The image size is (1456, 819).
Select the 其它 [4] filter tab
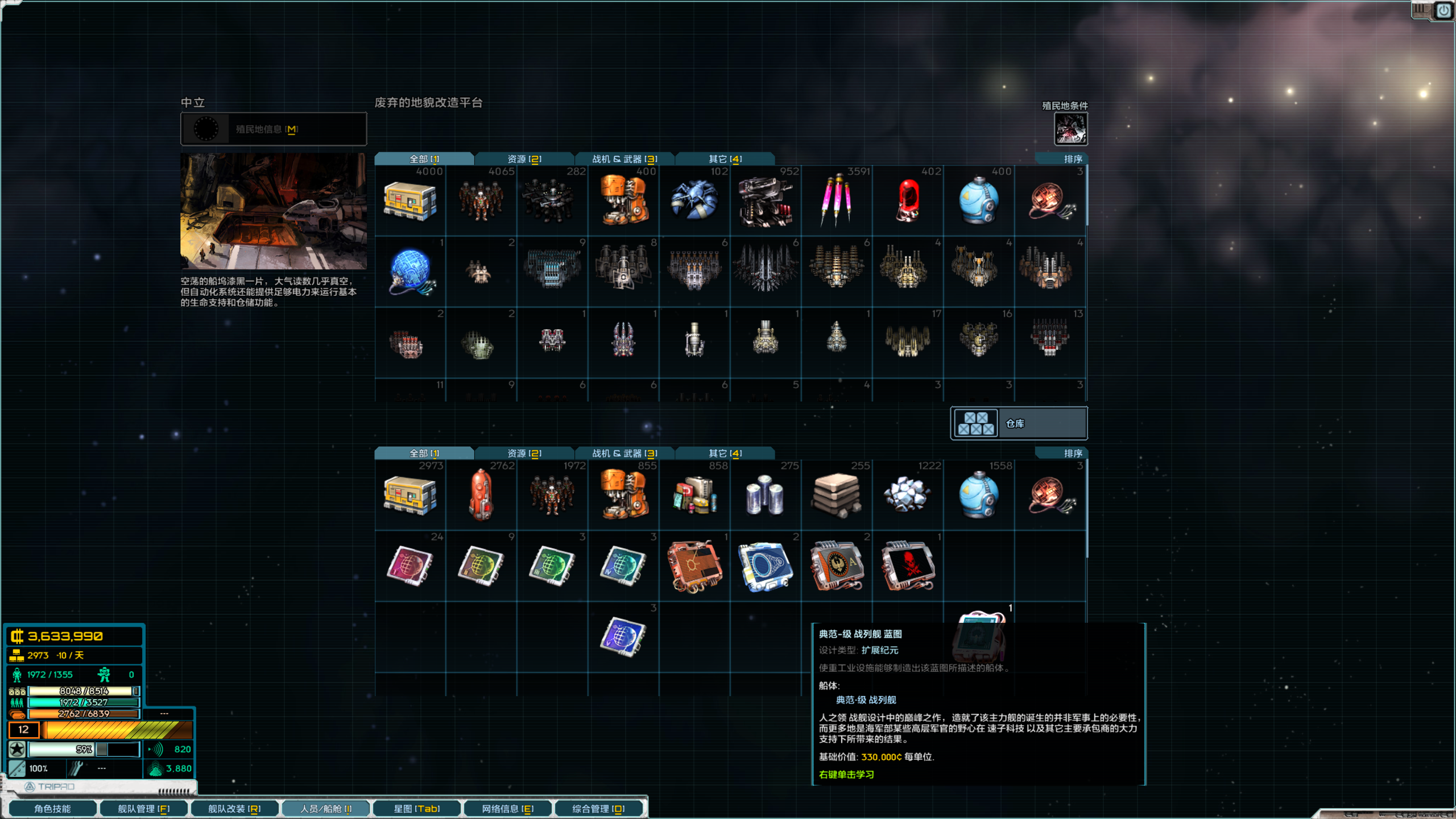724,159
